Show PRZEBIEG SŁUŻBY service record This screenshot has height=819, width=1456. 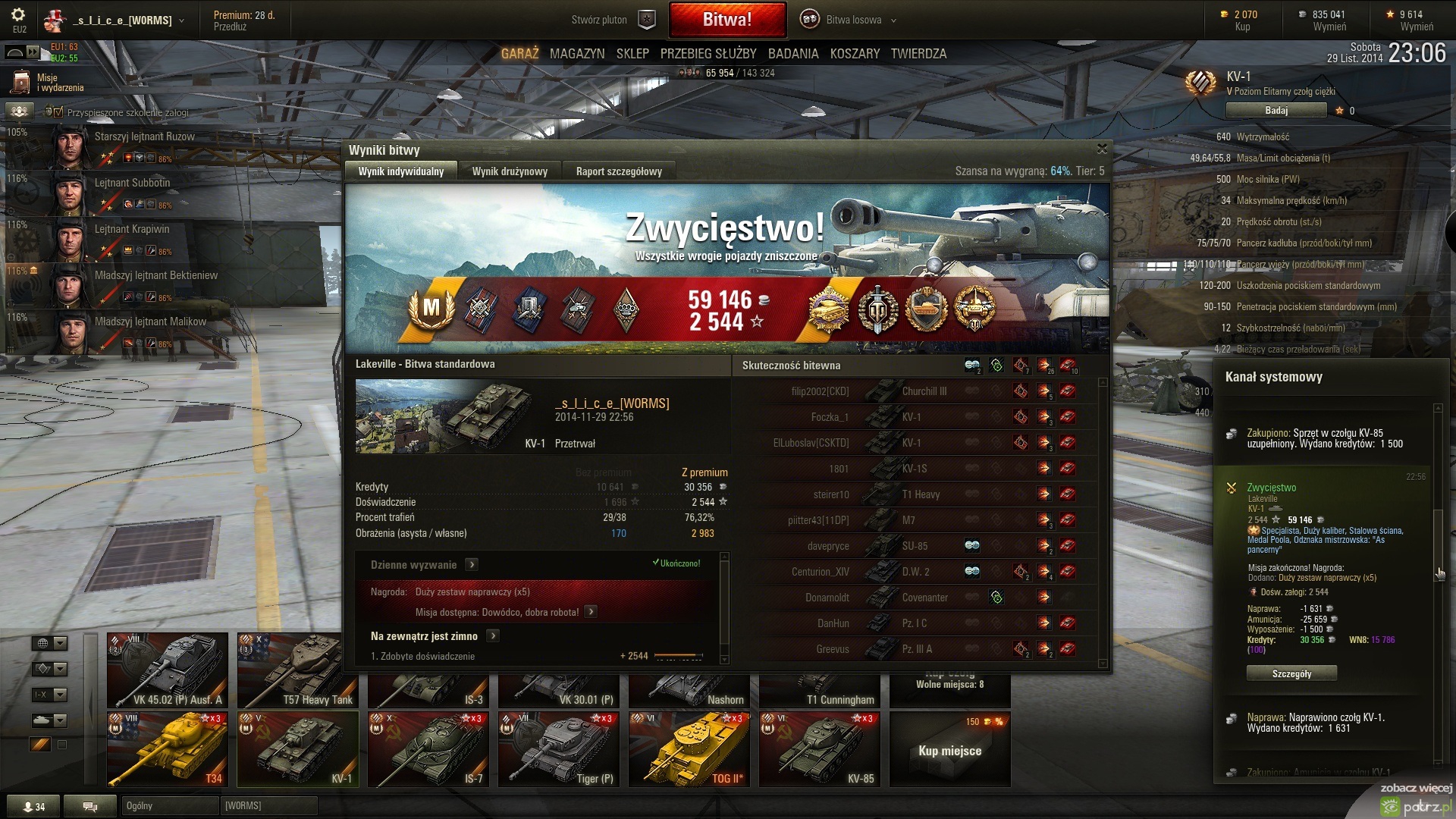(708, 54)
